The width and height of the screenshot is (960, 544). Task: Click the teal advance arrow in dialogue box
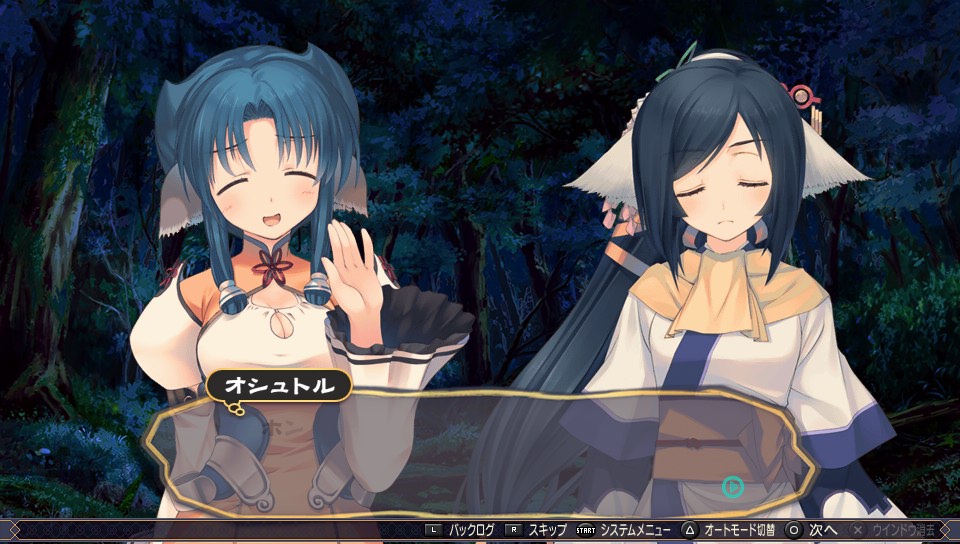tap(733, 487)
